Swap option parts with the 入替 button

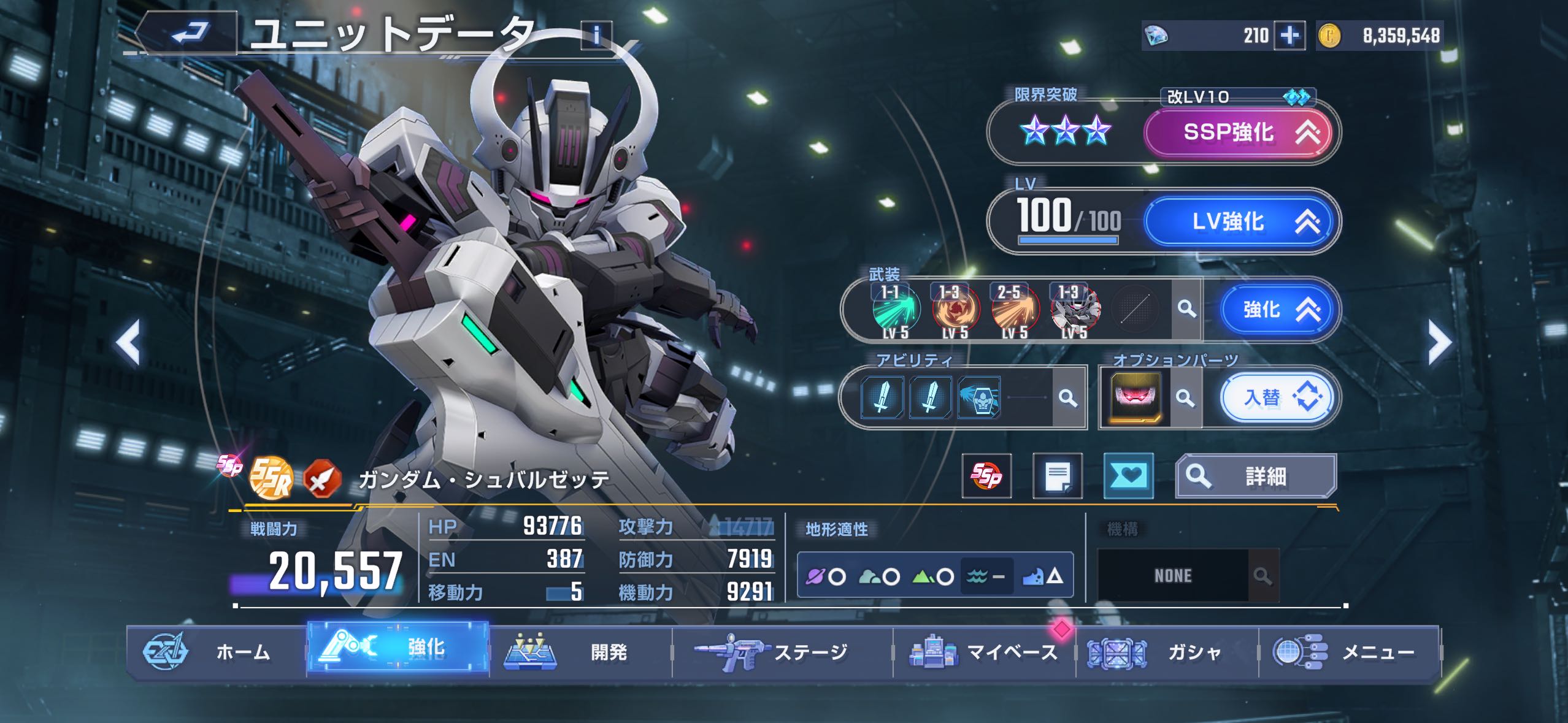tap(1277, 398)
